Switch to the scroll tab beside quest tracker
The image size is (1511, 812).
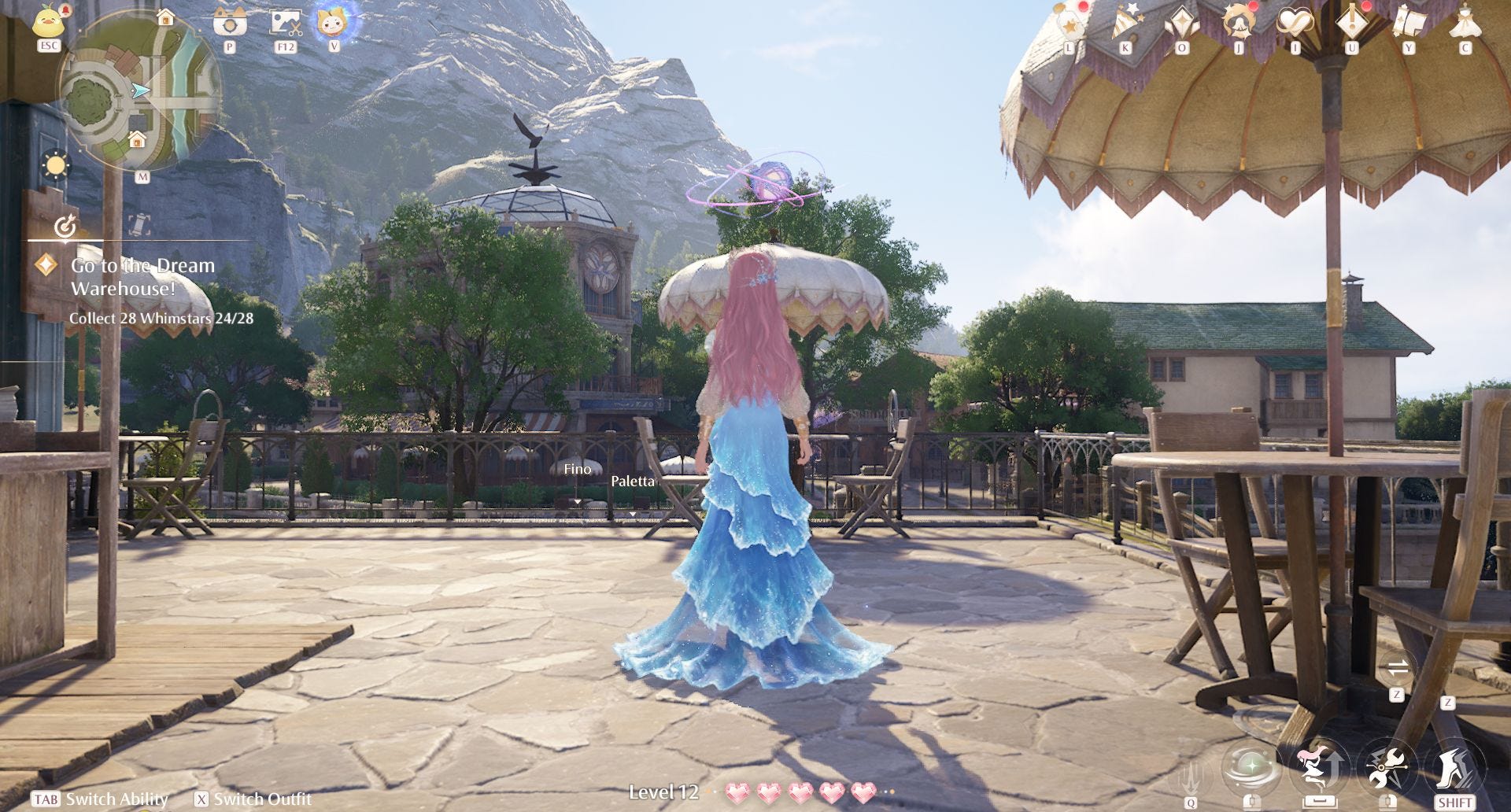pyautogui.click(x=139, y=226)
